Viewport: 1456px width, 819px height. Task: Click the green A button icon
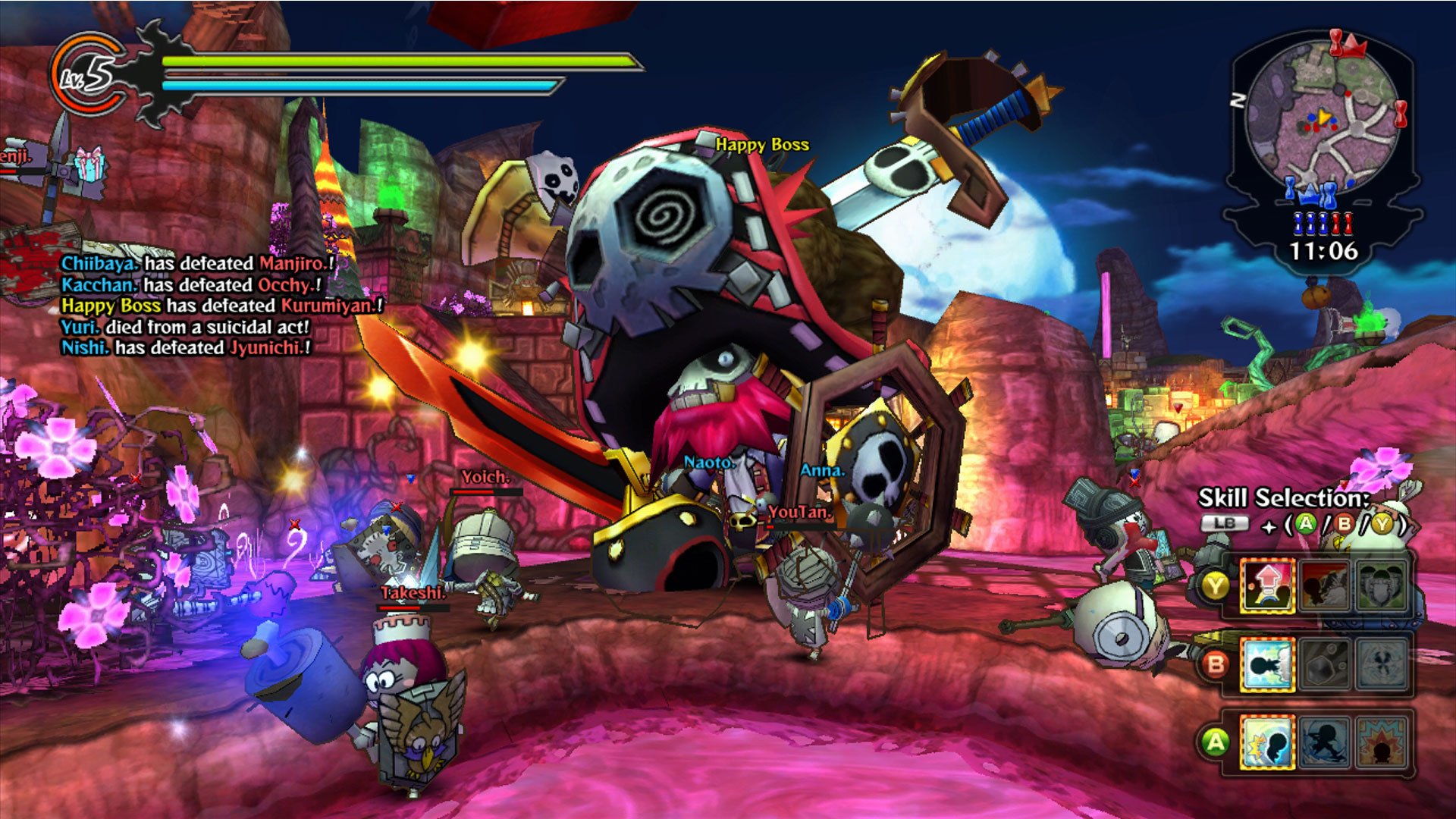[x=1306, y=523]
